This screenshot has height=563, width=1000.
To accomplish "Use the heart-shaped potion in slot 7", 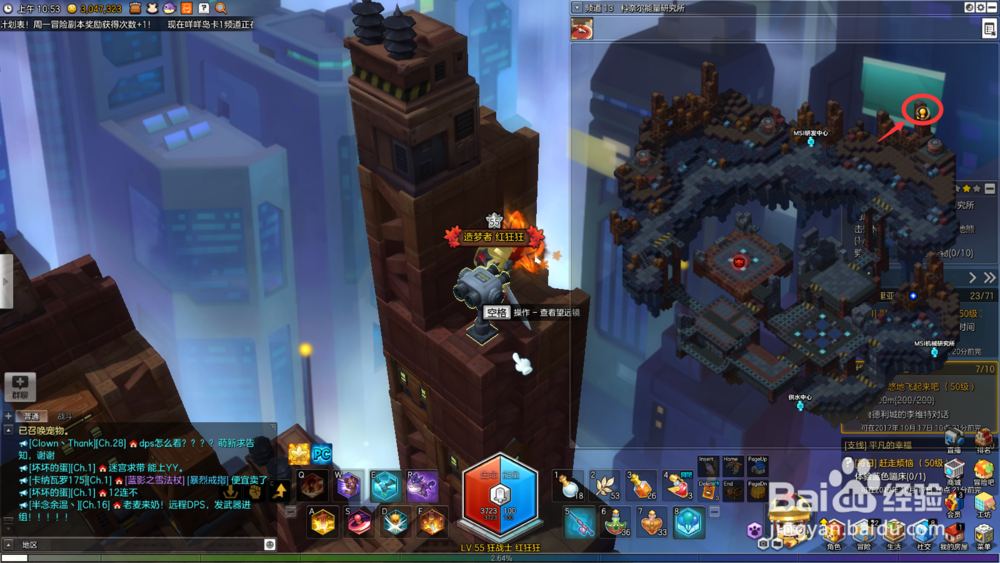I will pos(652,523).
